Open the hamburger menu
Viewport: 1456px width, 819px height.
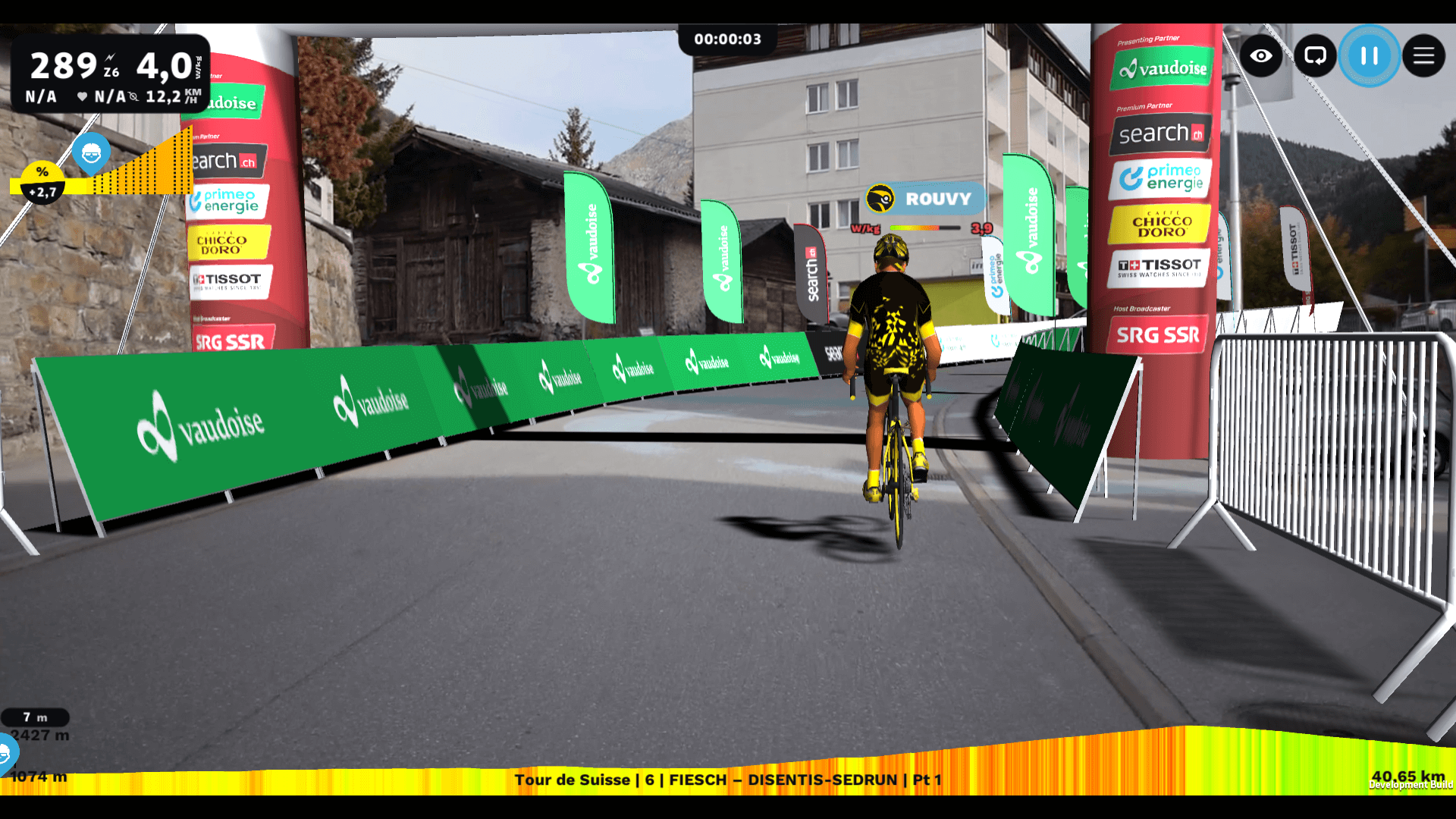click(1423, 56)
